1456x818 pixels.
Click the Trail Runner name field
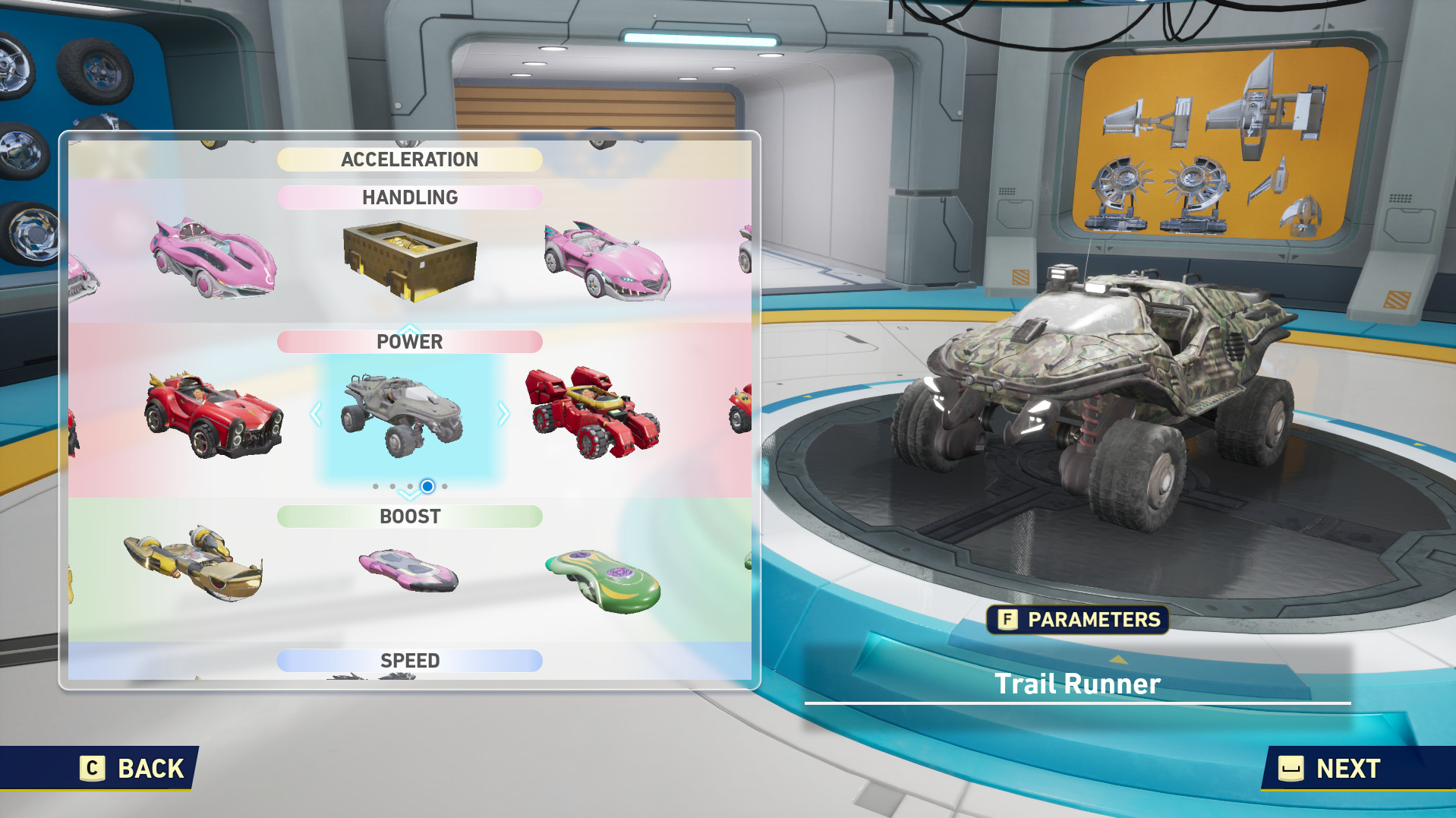[x=1077, y=683]
